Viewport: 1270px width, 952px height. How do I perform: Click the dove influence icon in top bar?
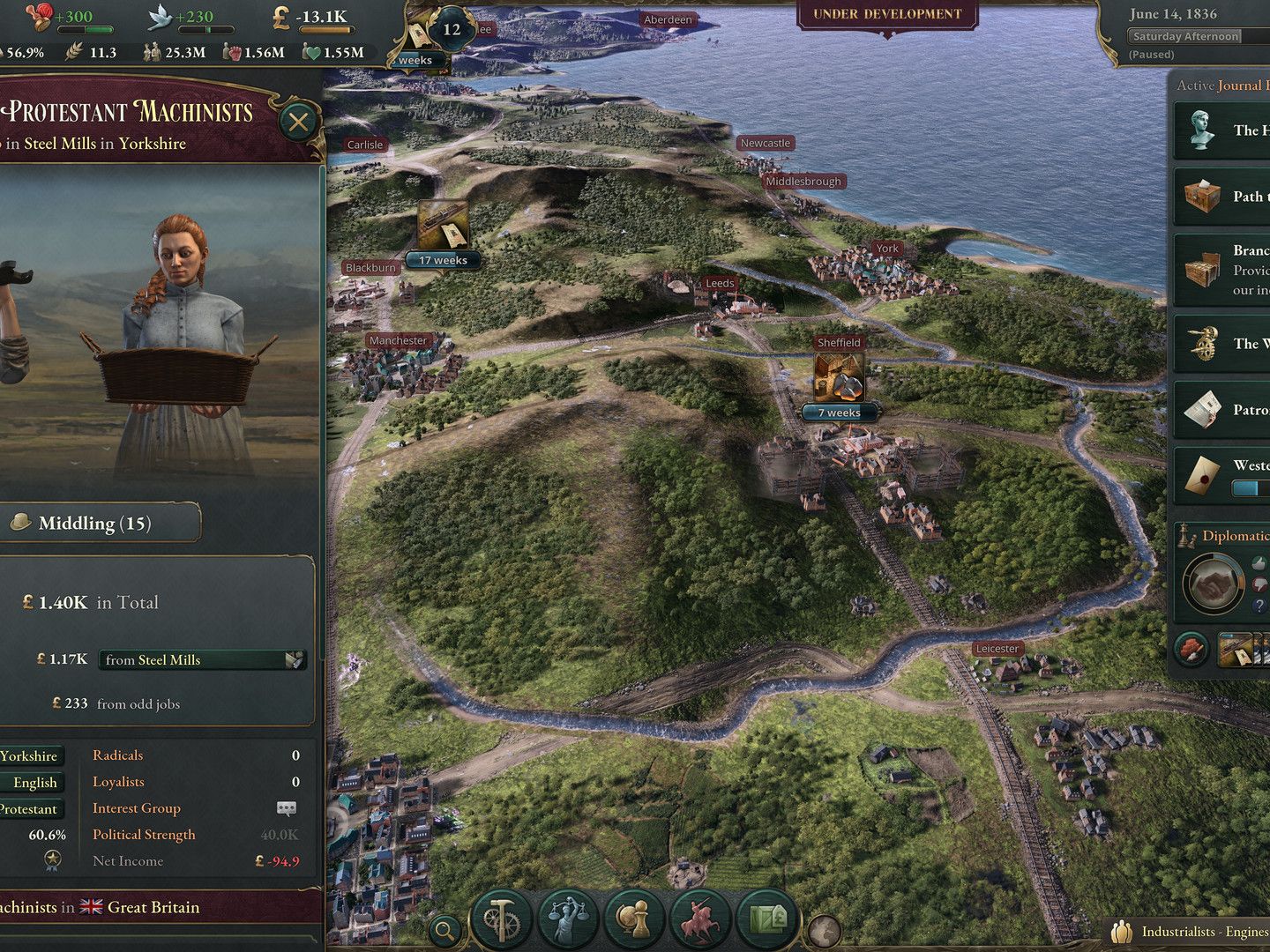[x=161, y=17]
